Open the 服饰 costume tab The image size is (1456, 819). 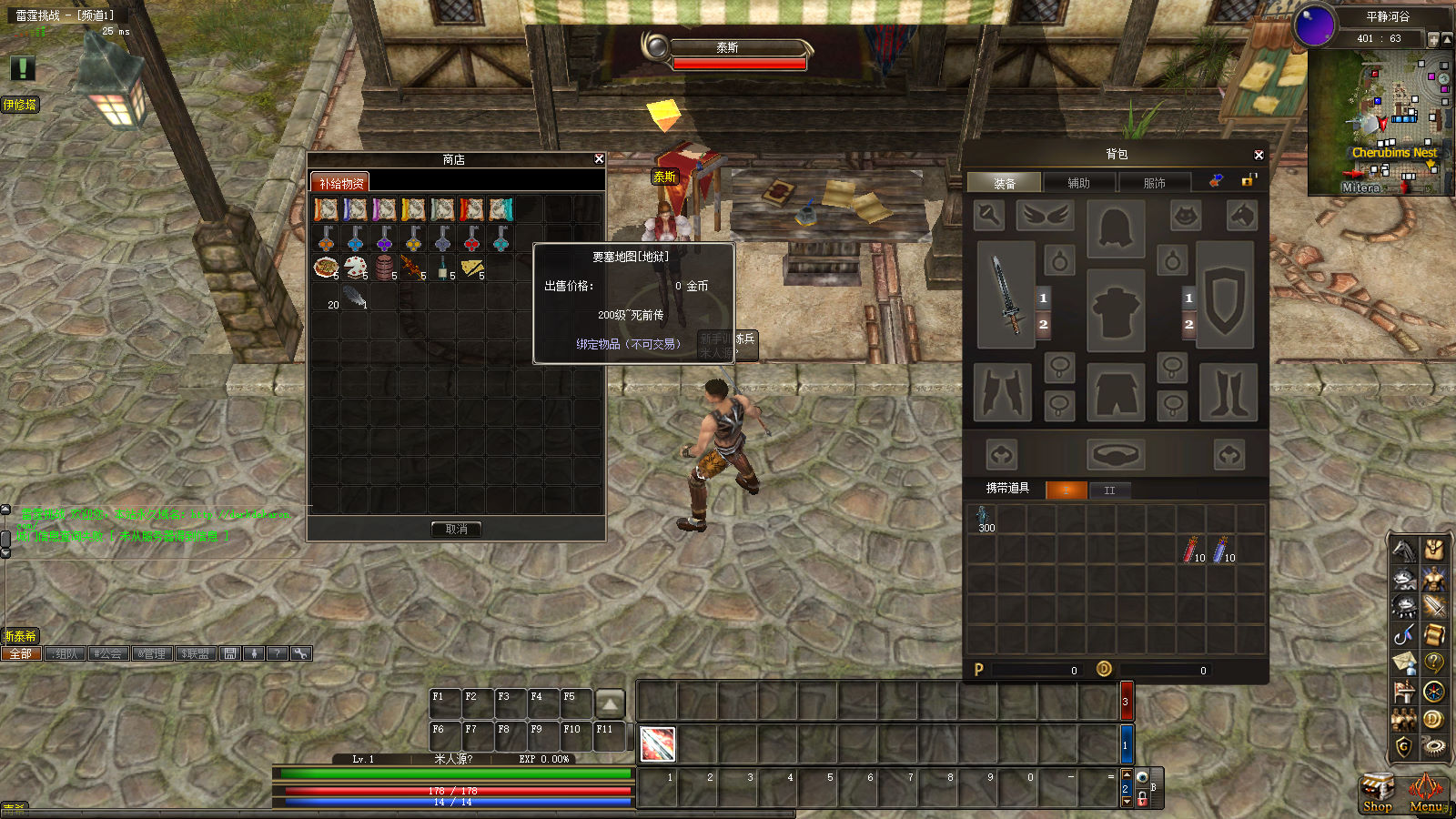(x=1154, y=183)
